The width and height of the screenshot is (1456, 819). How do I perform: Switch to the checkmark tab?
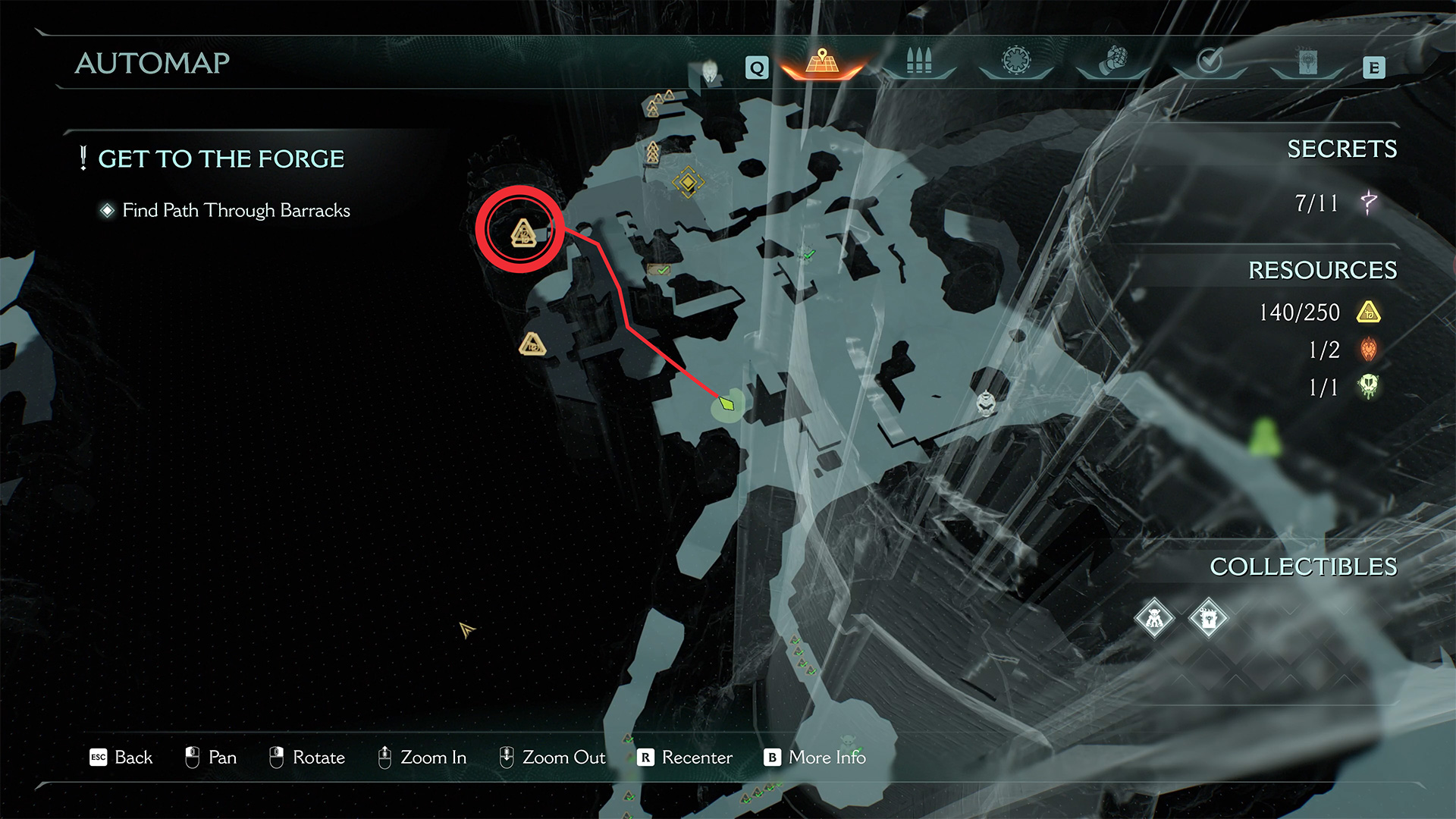pyautogui.click(x=1210, y=61)
